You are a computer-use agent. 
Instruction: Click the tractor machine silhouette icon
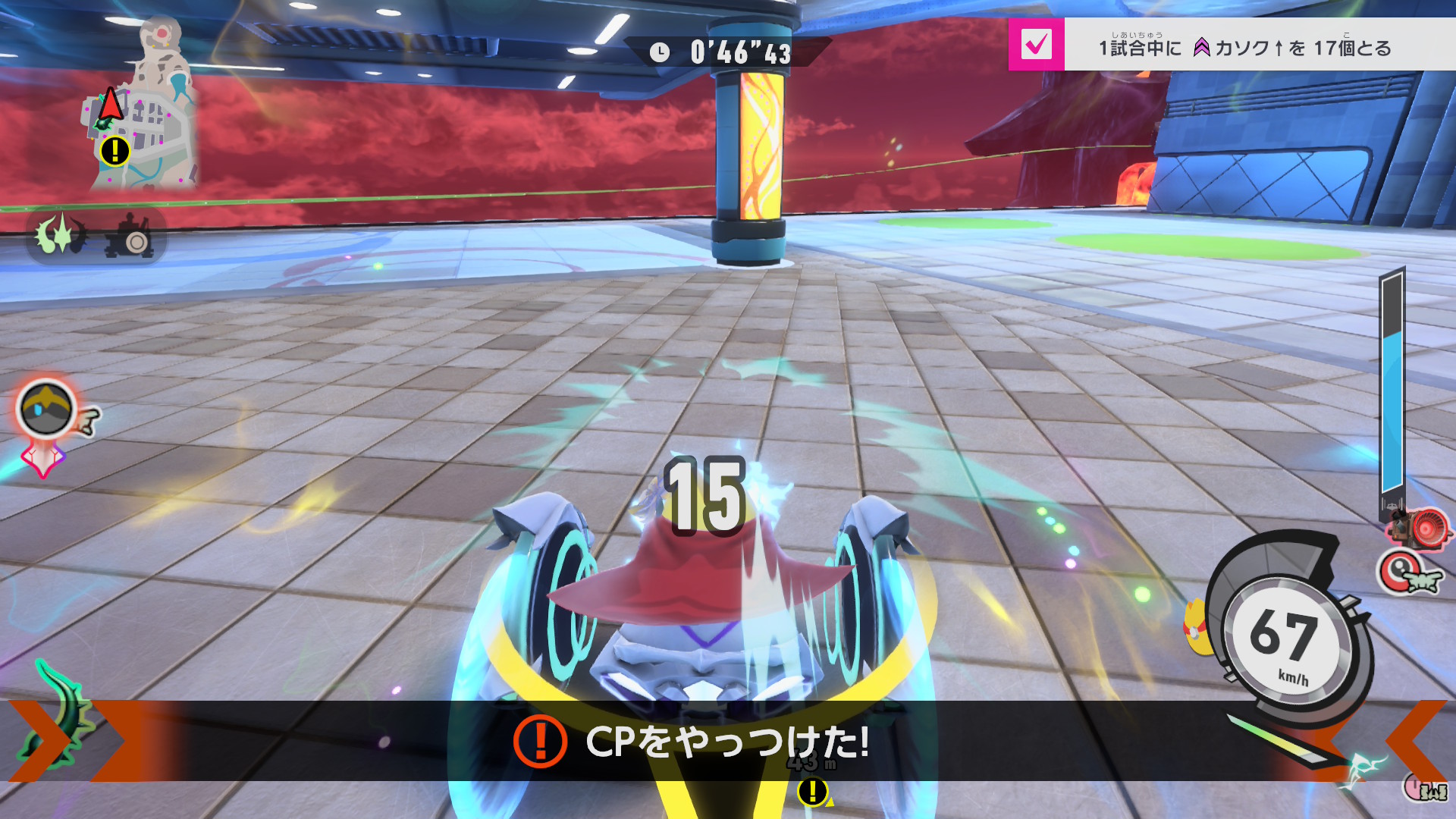tap(130, 237)
